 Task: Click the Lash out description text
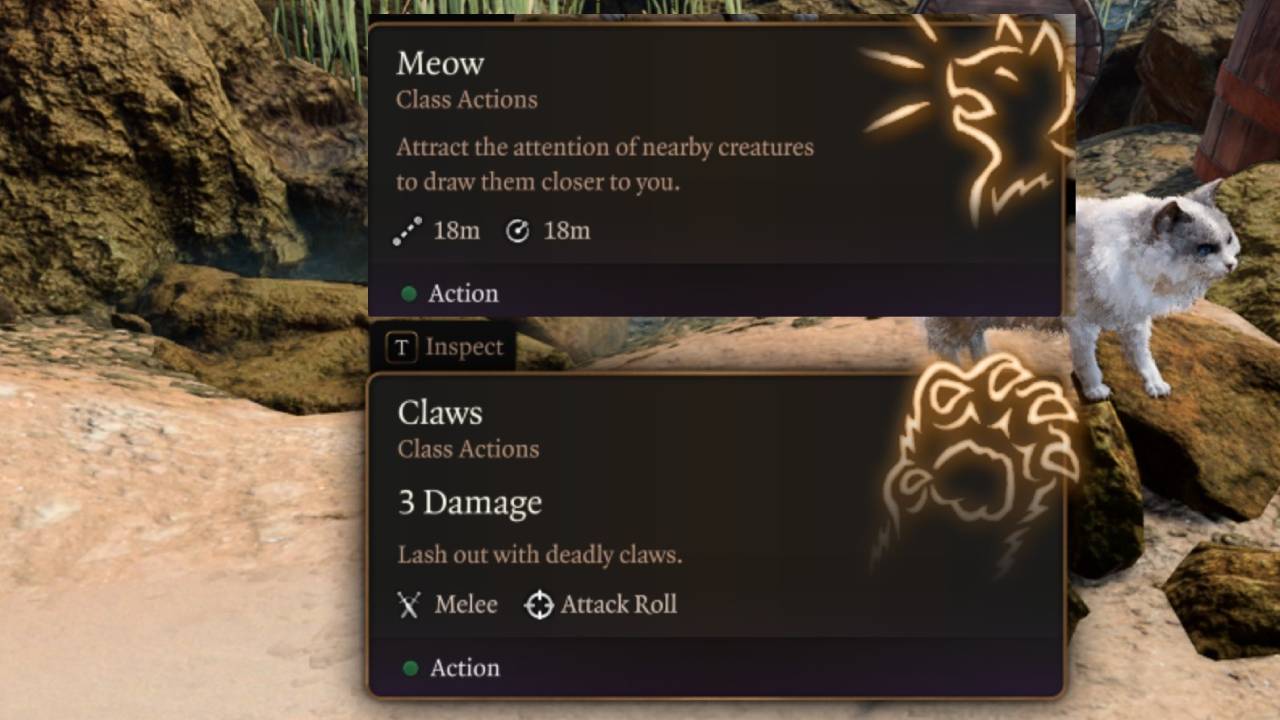[x=540, y=555]
